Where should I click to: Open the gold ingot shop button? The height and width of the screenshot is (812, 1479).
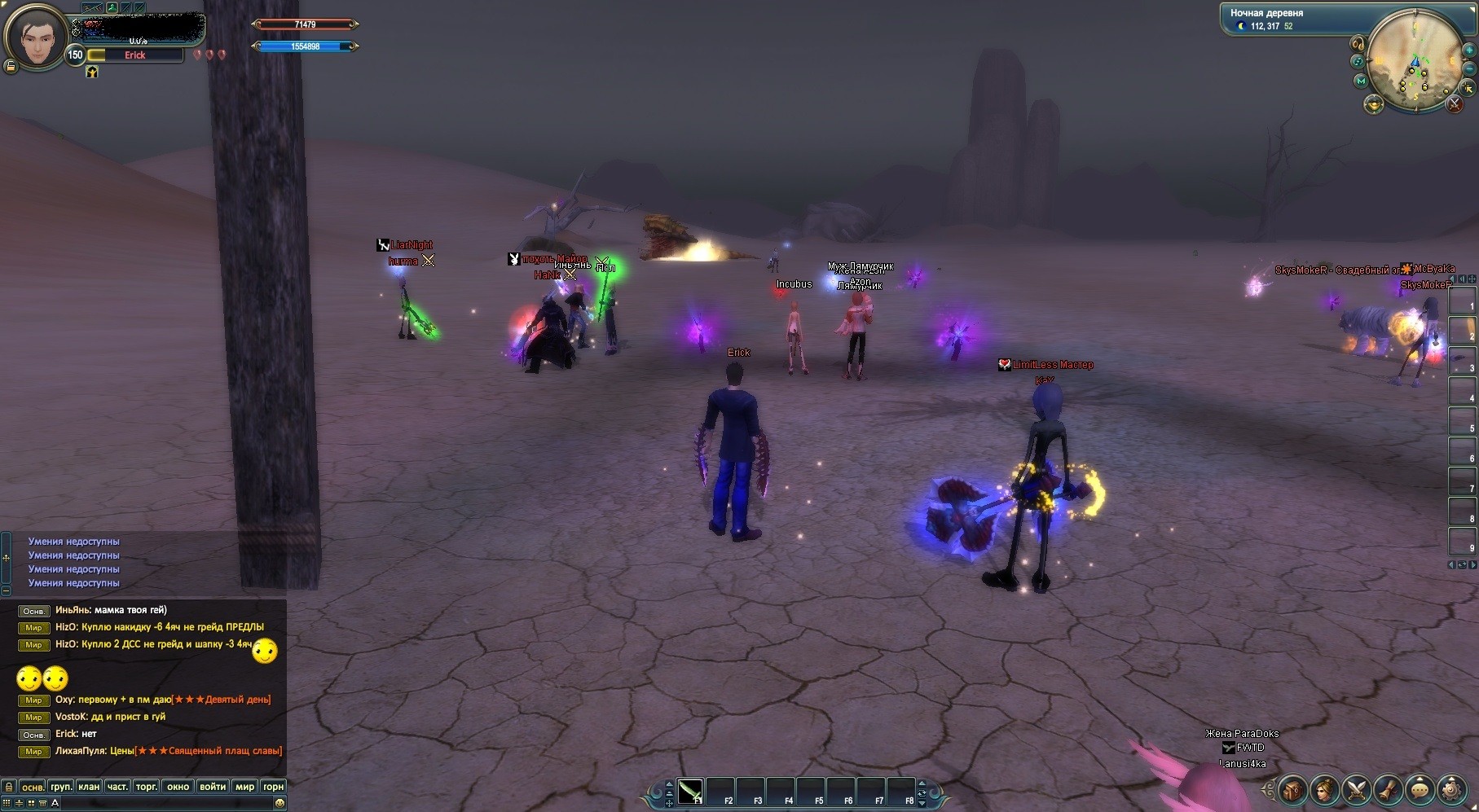(x=1373, y=104)
